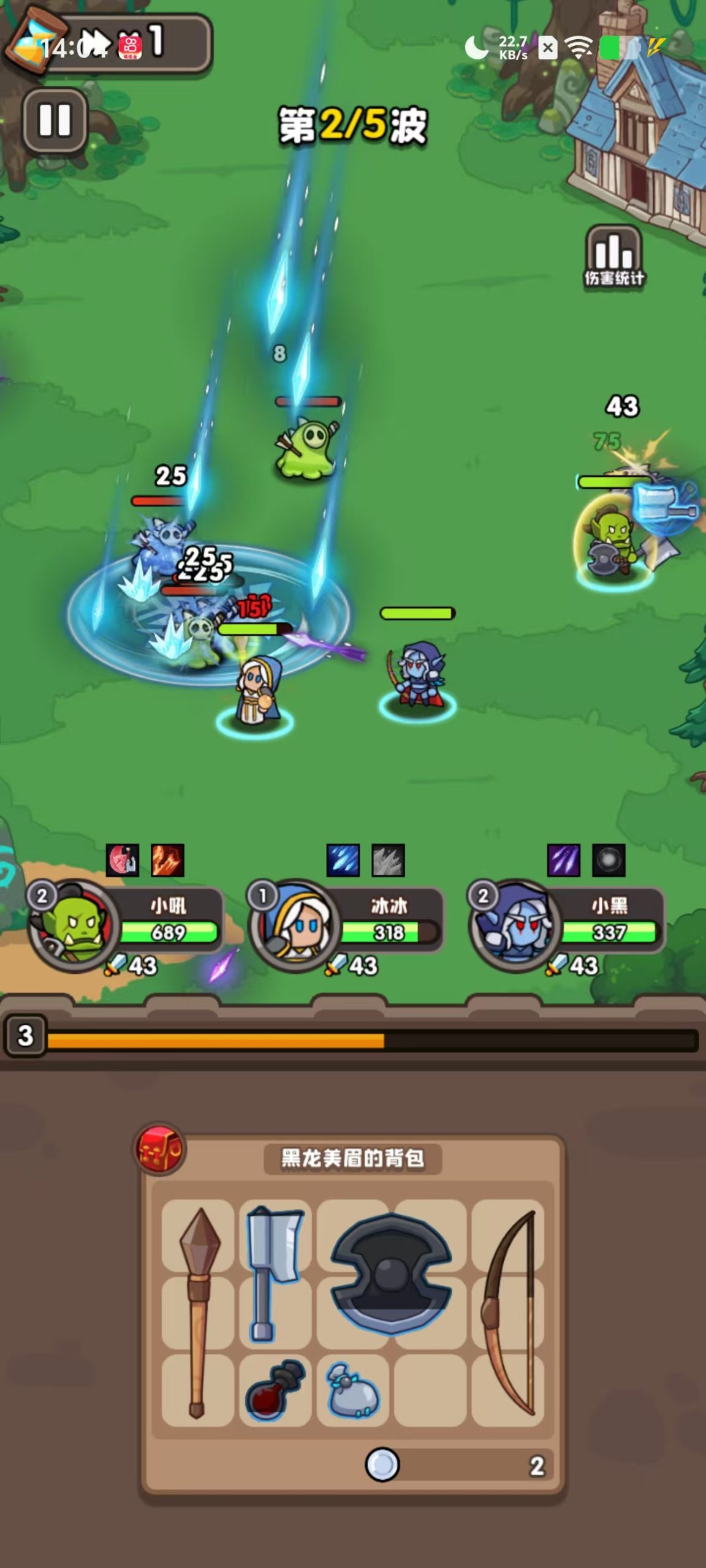Toggle the fast-forward speed control
Viewport: 706px width, 1568px height.
click(x=96, y=44)
